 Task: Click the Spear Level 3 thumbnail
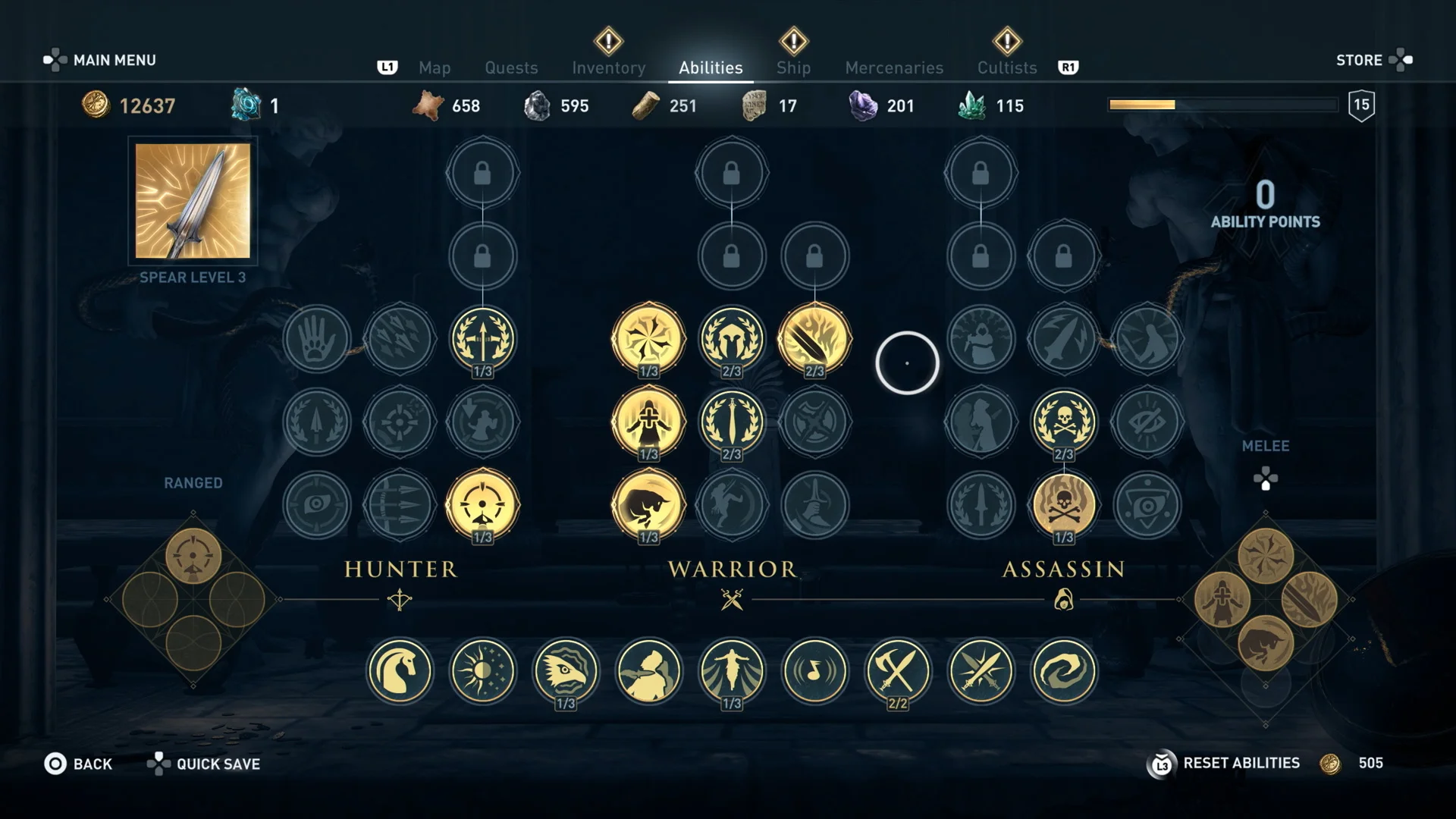(x=192, y=201)
